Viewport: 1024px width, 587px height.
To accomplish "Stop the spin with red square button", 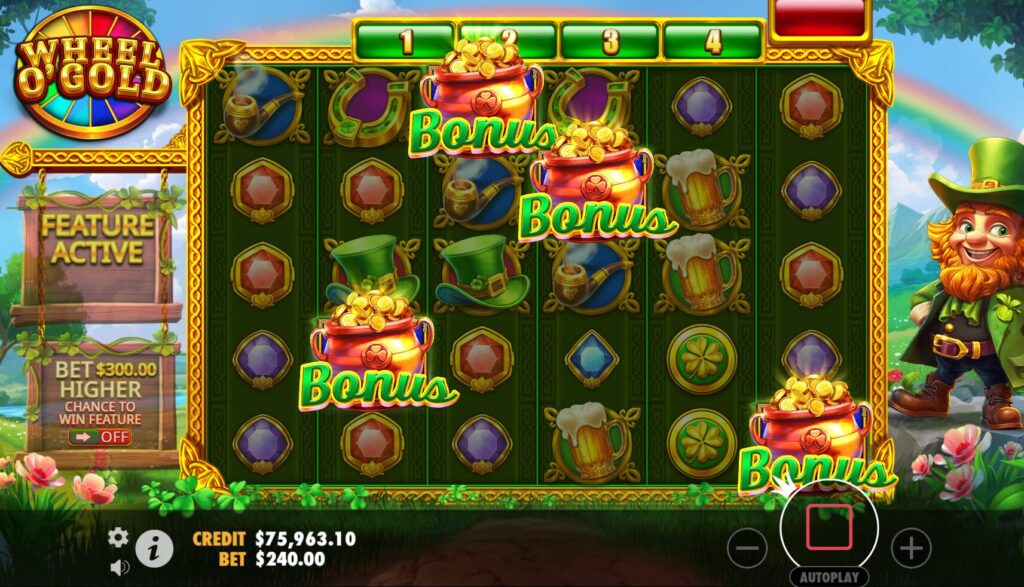I will 829,527.
